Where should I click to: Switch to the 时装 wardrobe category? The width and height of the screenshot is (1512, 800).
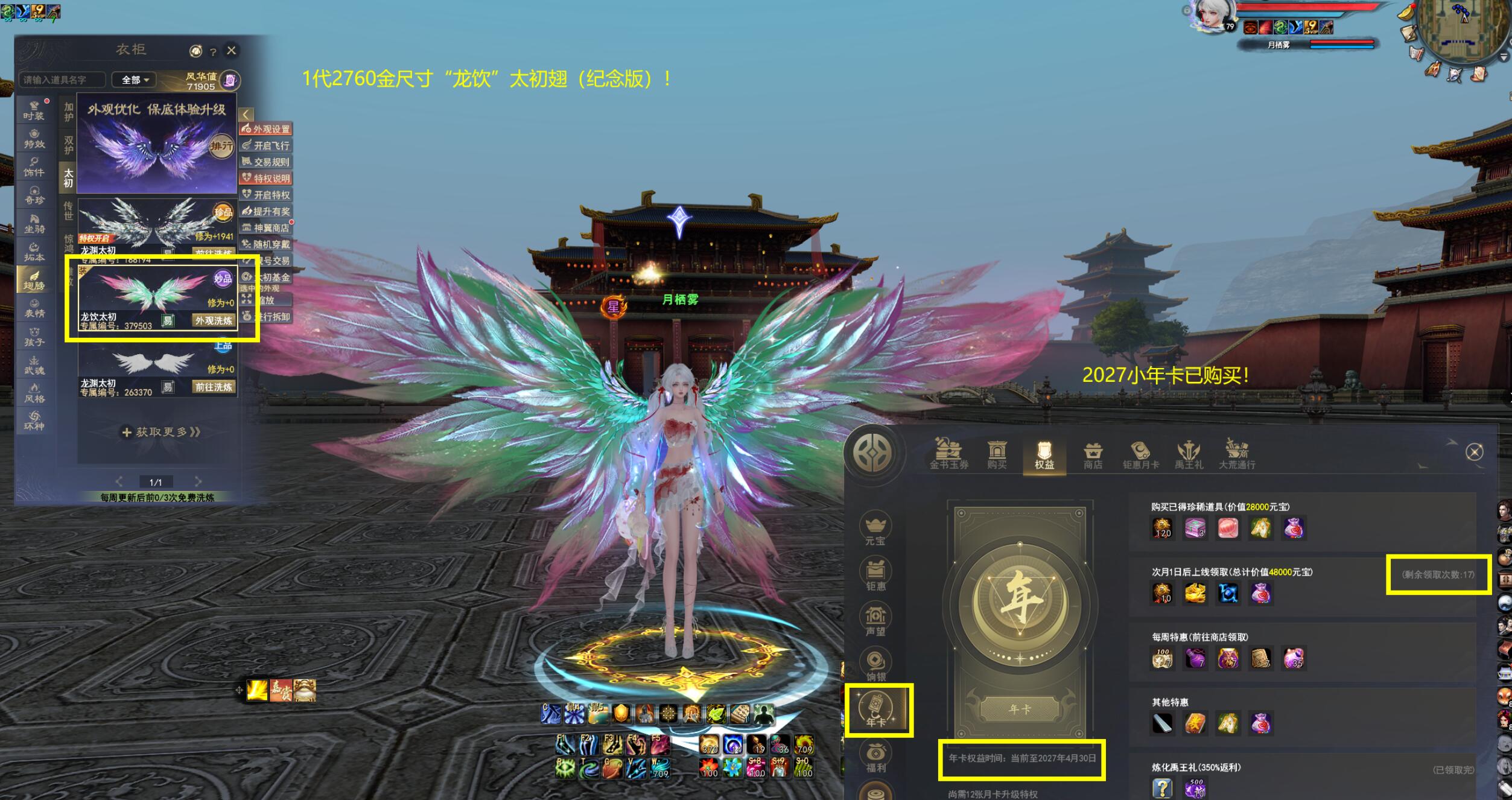click(x=34, y=110)
